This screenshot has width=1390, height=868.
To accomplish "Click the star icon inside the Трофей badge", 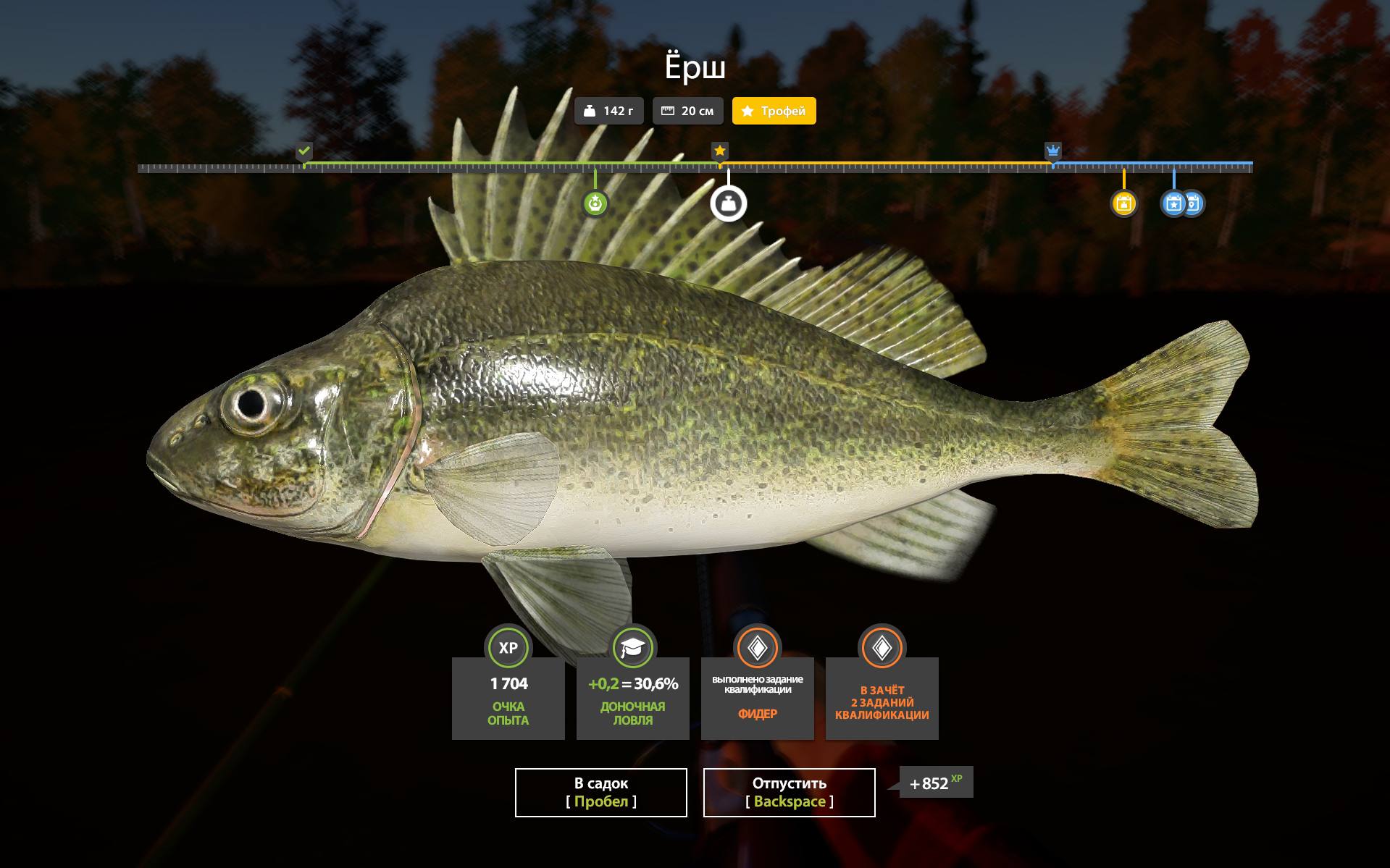I will tap(748, 111).
